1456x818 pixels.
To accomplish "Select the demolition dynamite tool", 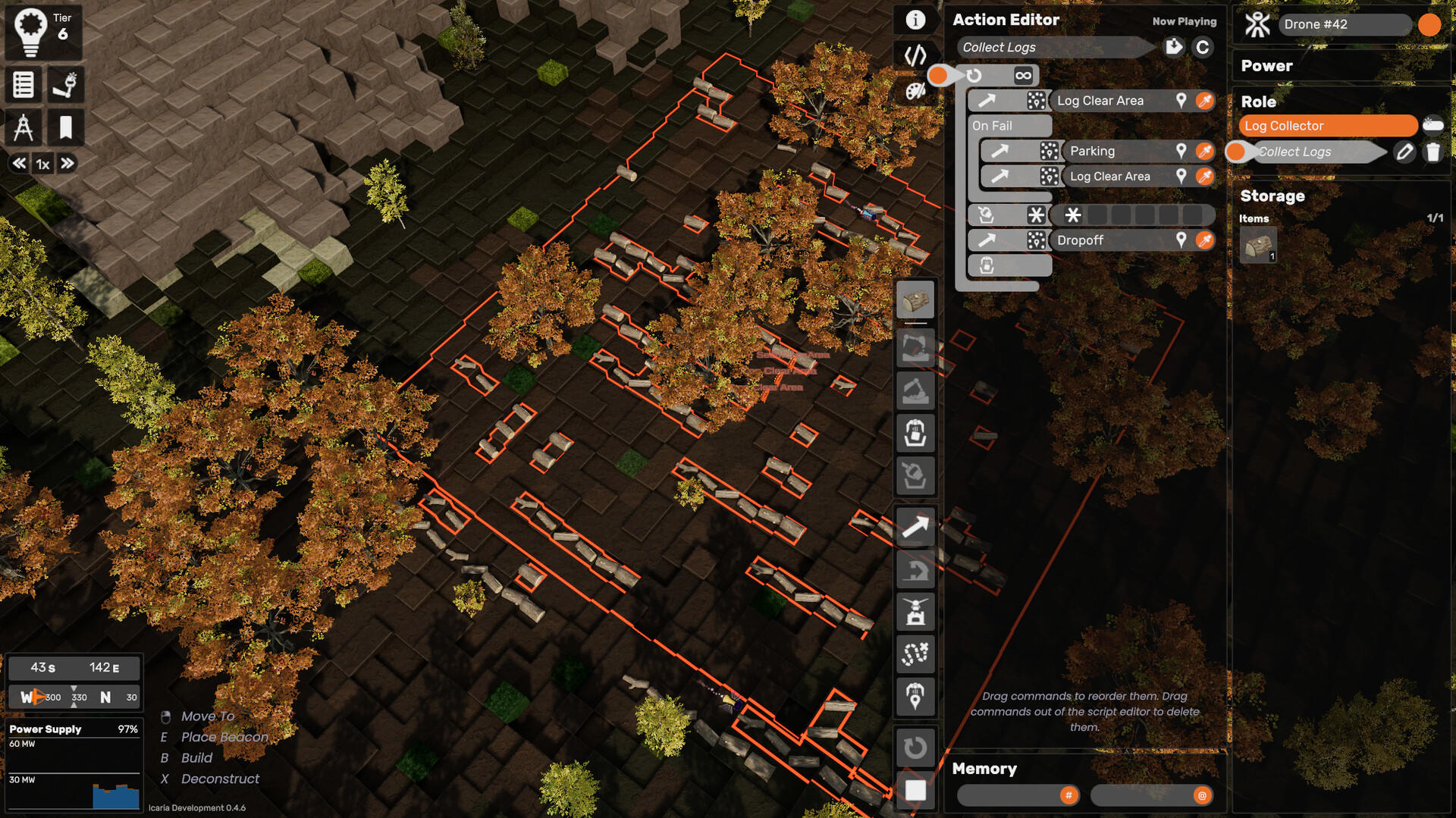I will coord(65,85).
